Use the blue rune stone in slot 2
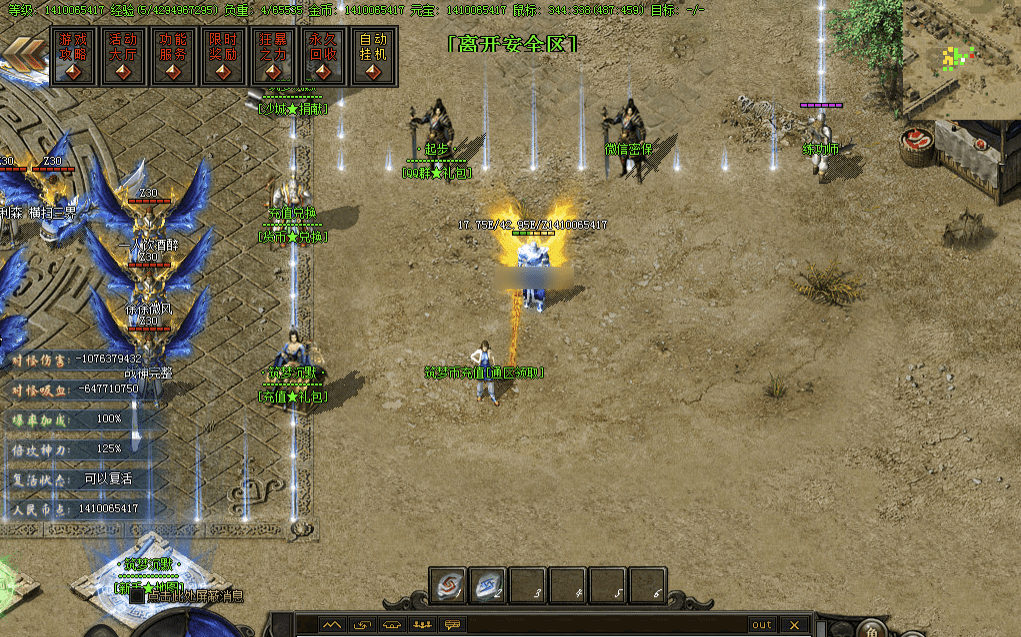The width and height of the screenshot is (1021, 637). tap(488, 585)
